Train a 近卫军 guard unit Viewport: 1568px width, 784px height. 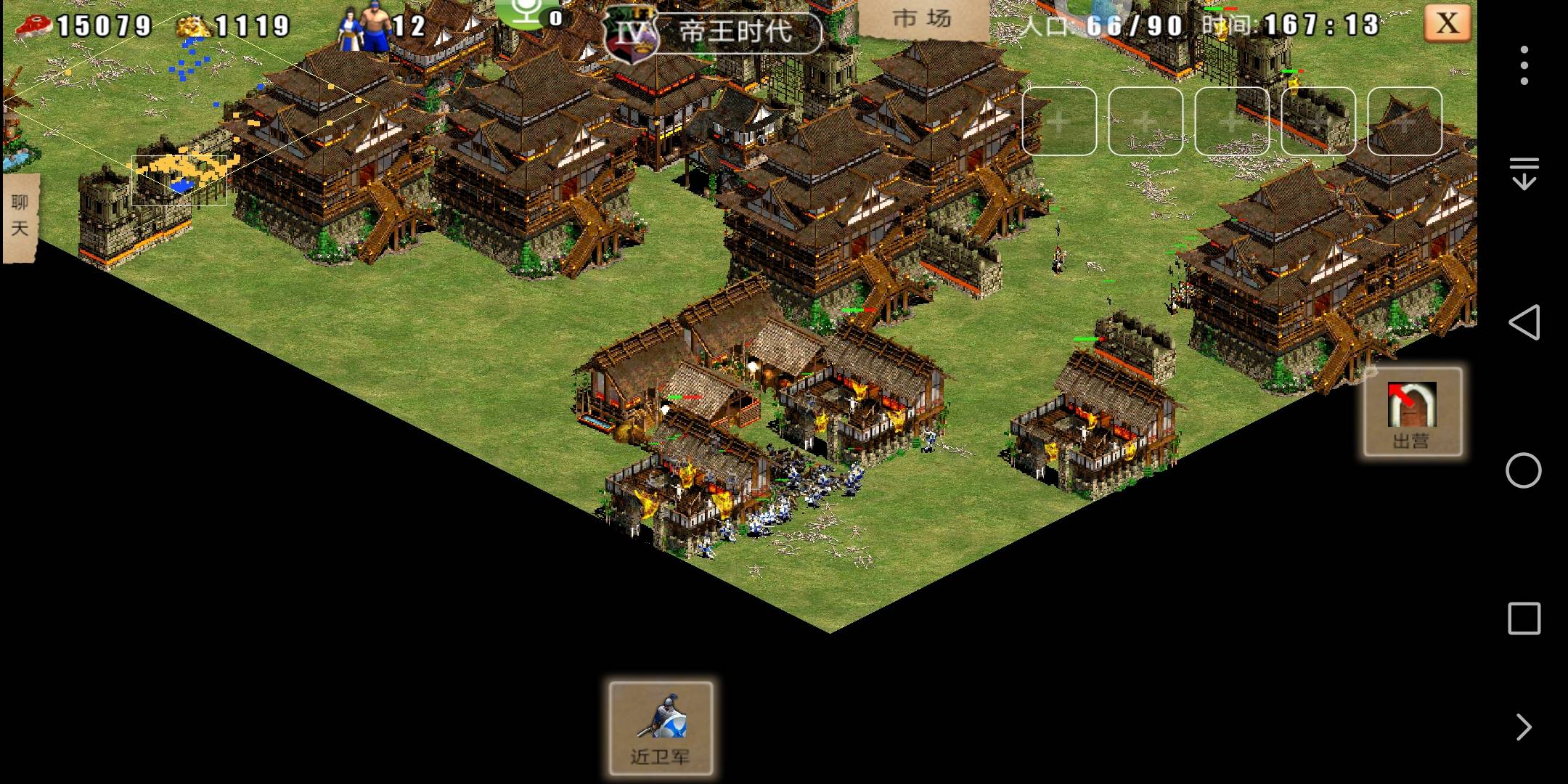coord(661,728)
